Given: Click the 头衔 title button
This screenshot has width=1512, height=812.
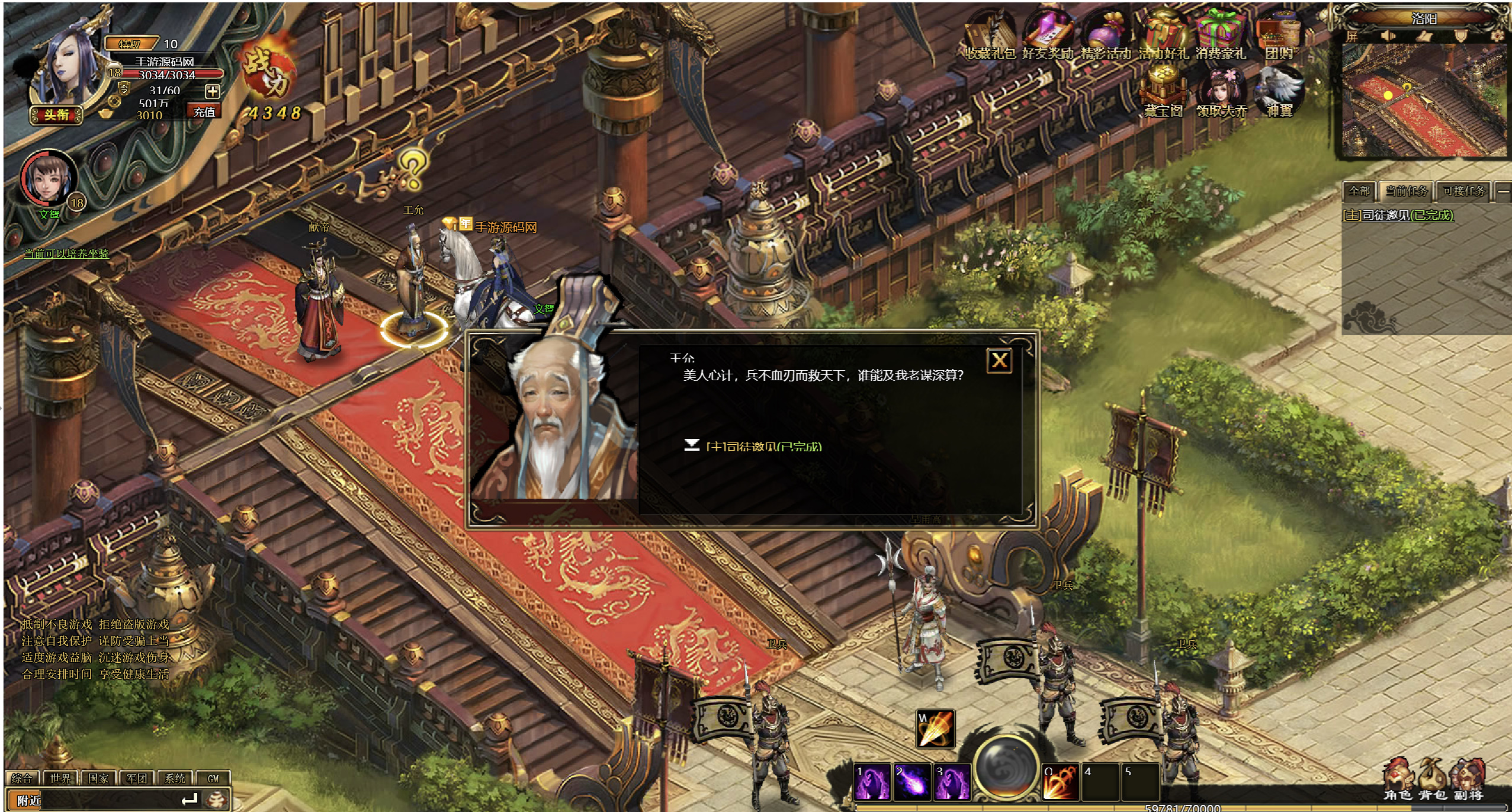Looking at the screenshot, I should point(56,114).
